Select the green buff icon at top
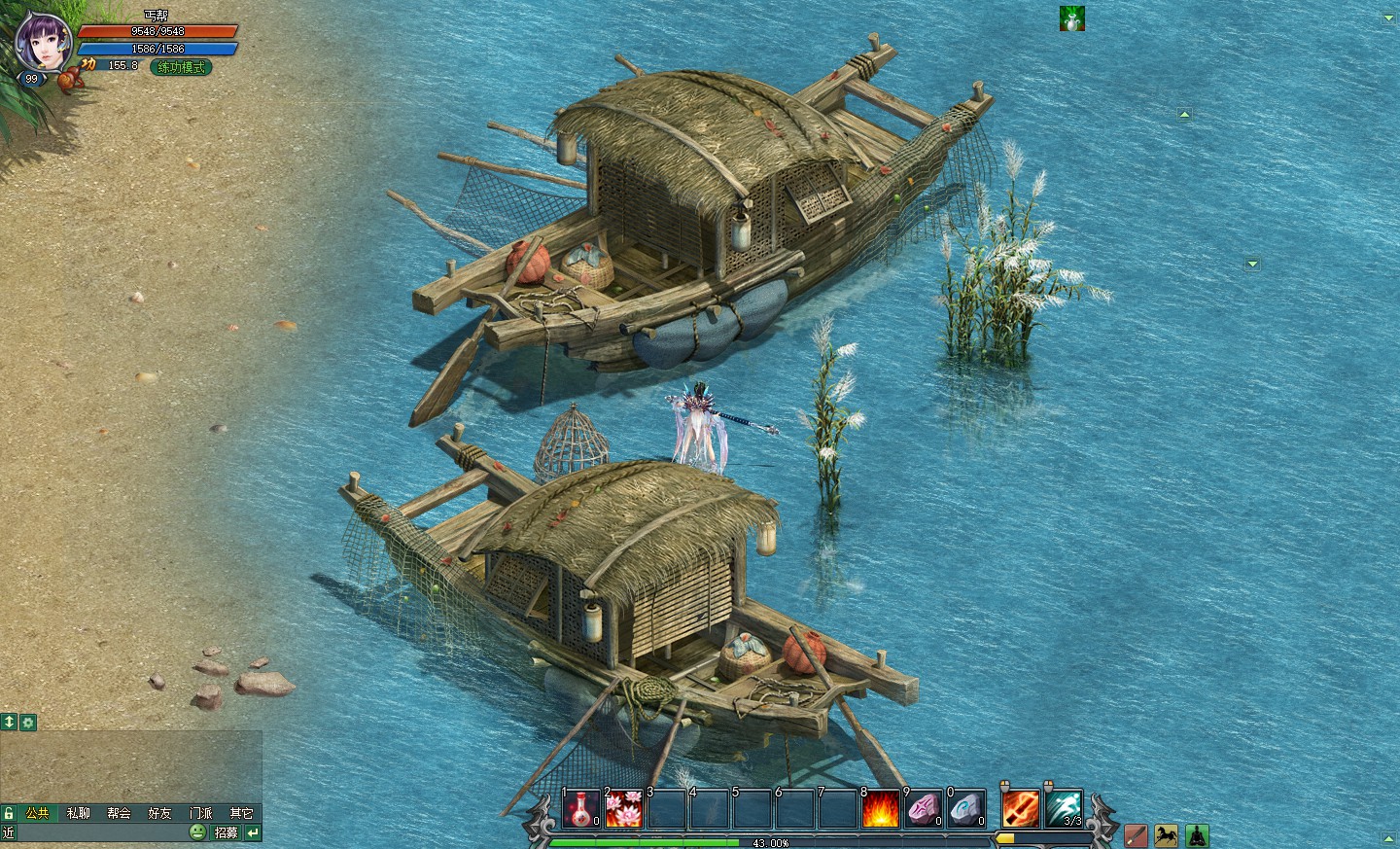The height and width of the screenshot is (849, 1400). pos(1071,18)
